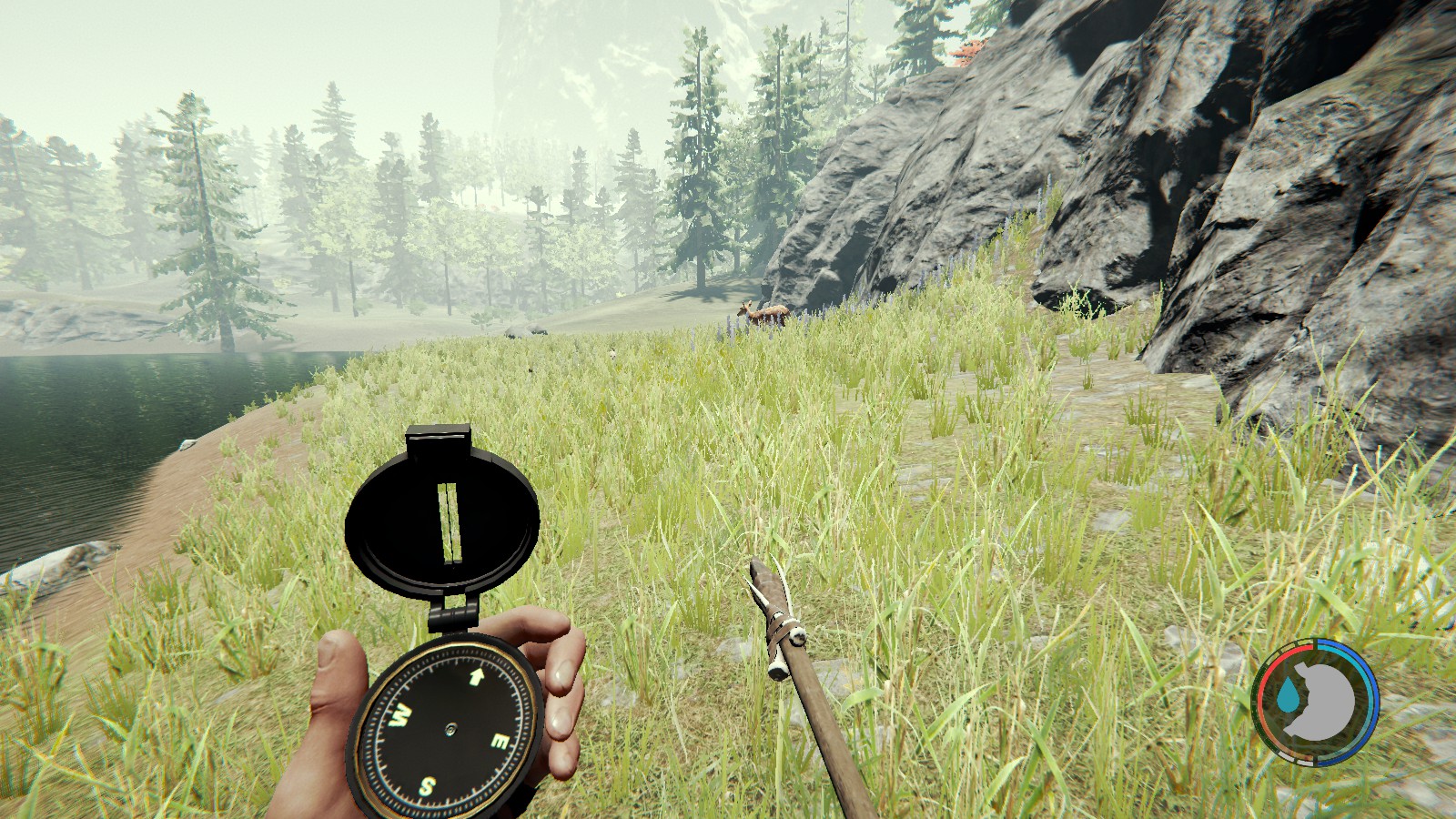Image resolution: width=1456 pixels, height=819 pixels.
Task: Select the blue water droplet thirst icon
Action: (1289, 695)
